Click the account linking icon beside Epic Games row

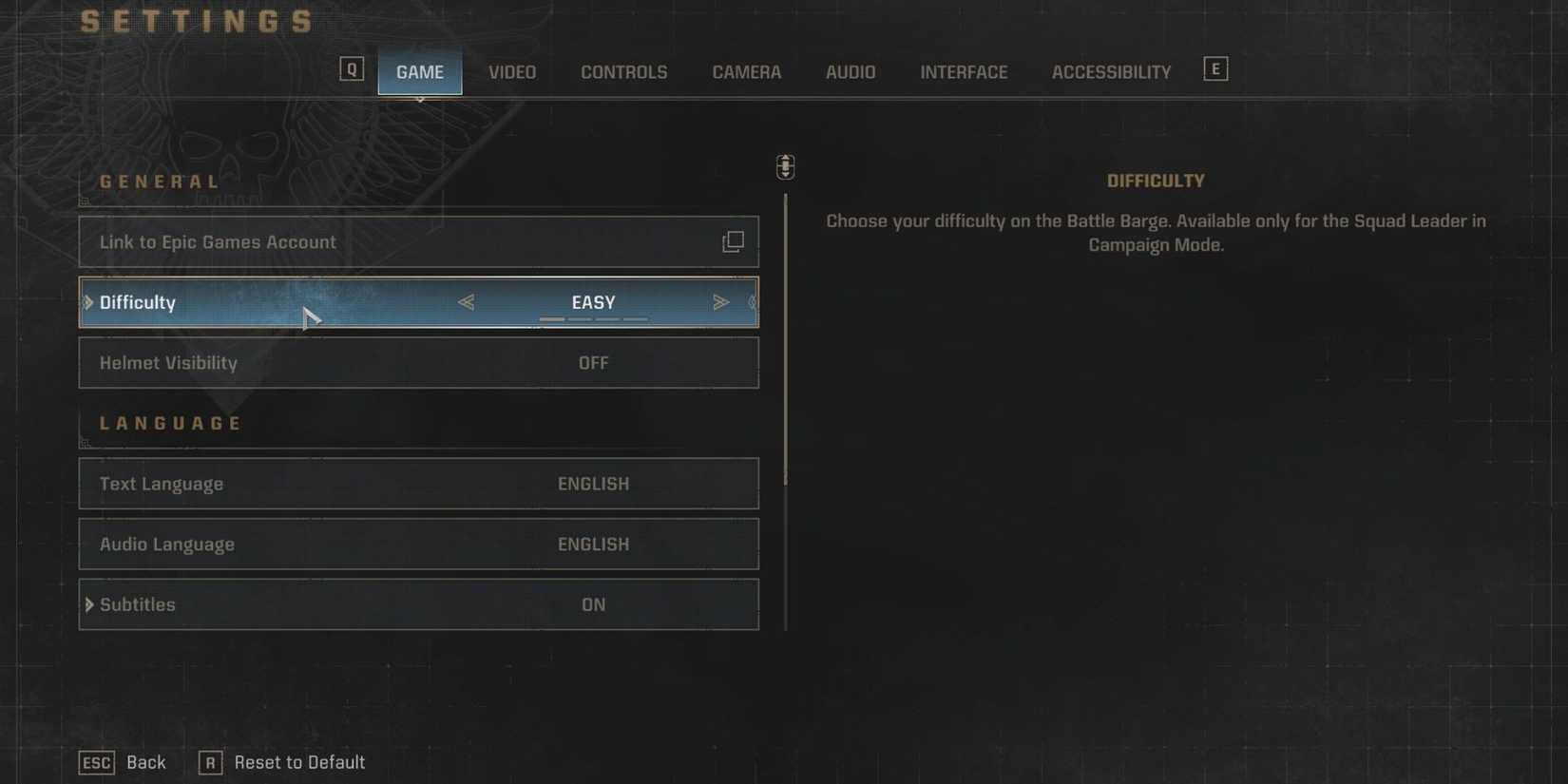[x=733, y=241]
